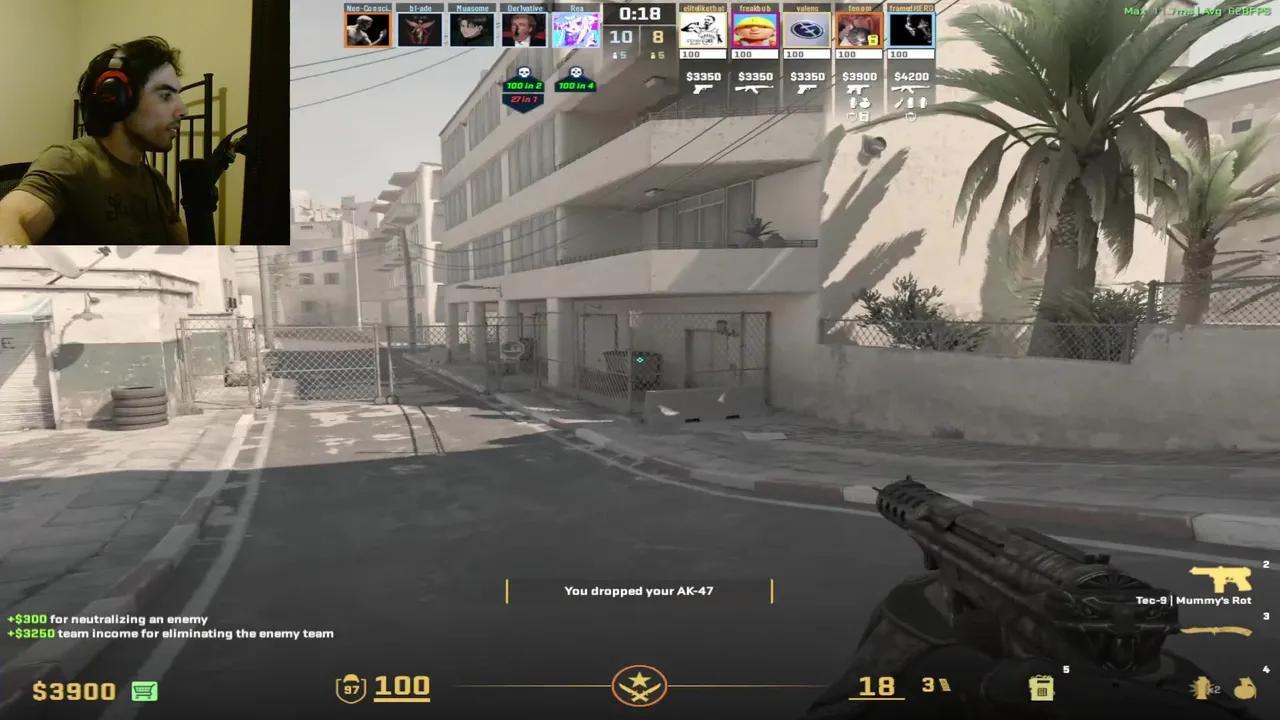Viewport: 1280px width, 720px height.
Task: Click the round timer showing 0:18
Action: pos(640,14)
